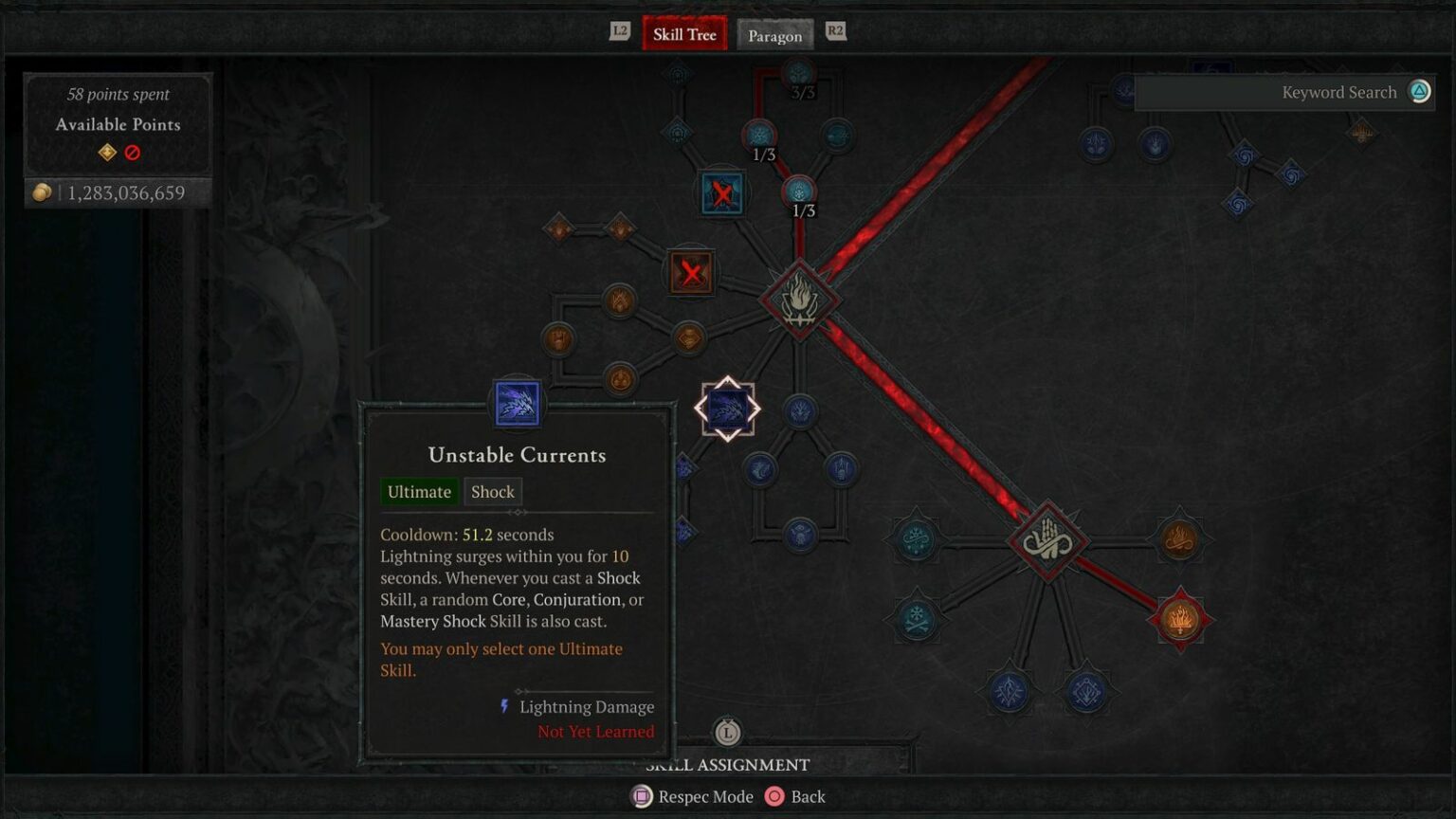Screen dimensions: 1456x819
Task: Choose the snowflake and crossbones key passive
Action: (917, 619)
